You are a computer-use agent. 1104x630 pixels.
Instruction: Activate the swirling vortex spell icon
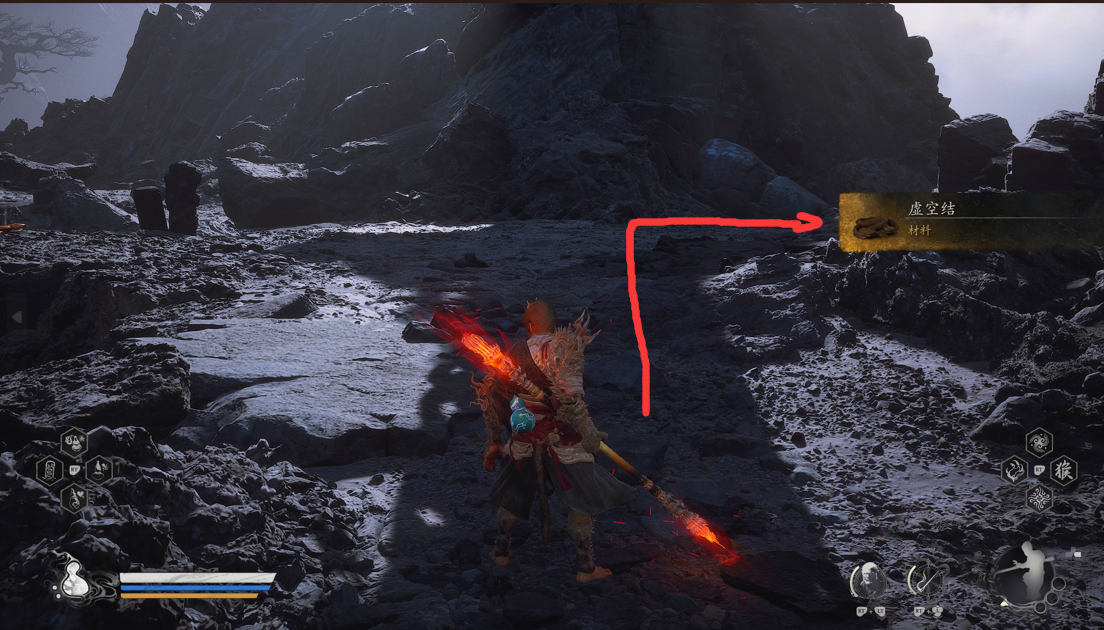[x=1039, y=442]
